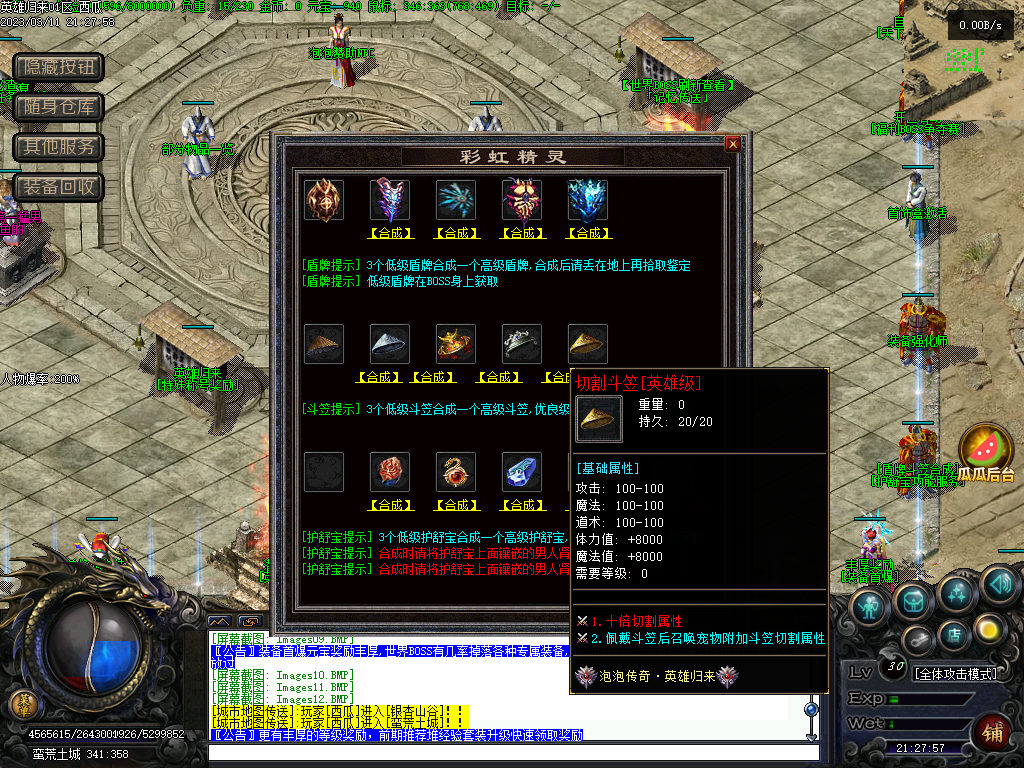Close the 彩虹精灵 dialog window
The height and width of the screenshot is (768, 1024).
pos(733,144)
